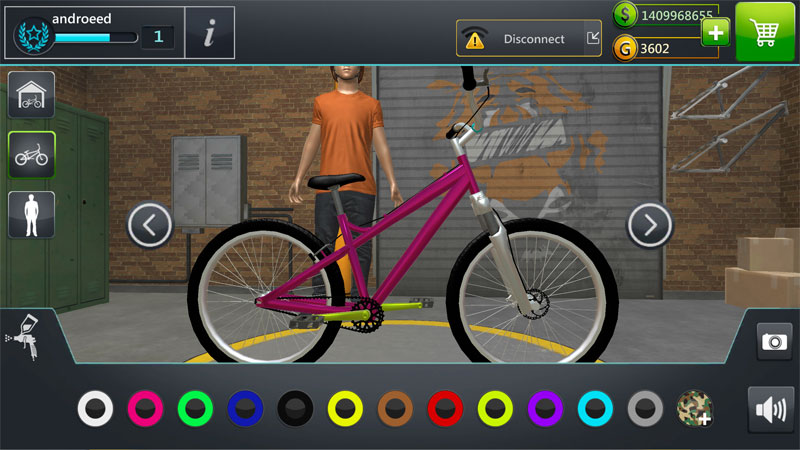The image size is (800, 450).
Task: Open the camouflage pattern add option
Action: pyautogui.click(x=695, y=408)
